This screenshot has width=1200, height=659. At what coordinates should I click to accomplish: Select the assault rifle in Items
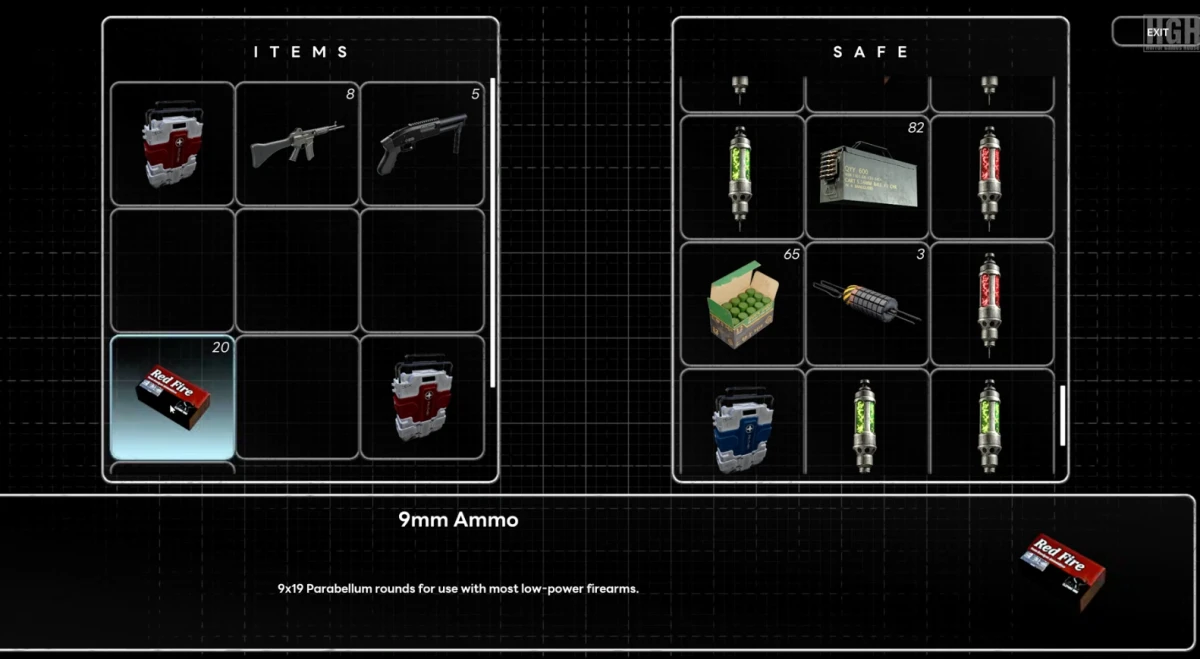pos(297,144)
